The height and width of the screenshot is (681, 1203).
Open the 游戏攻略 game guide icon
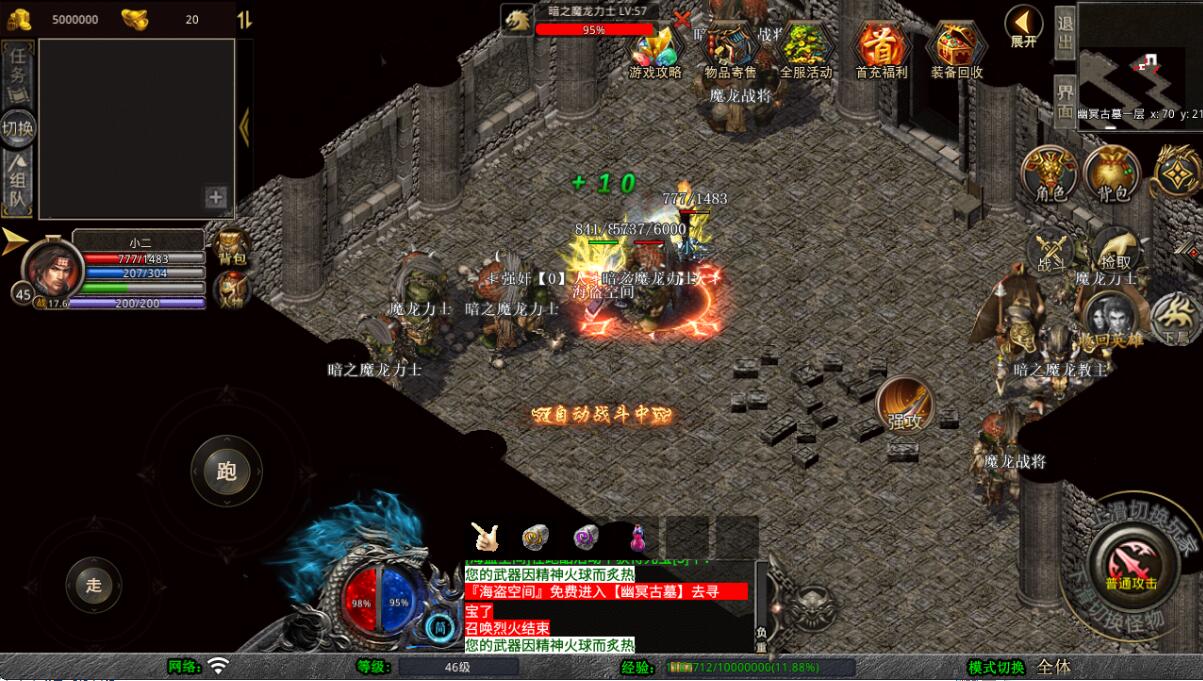click(655, 50)
